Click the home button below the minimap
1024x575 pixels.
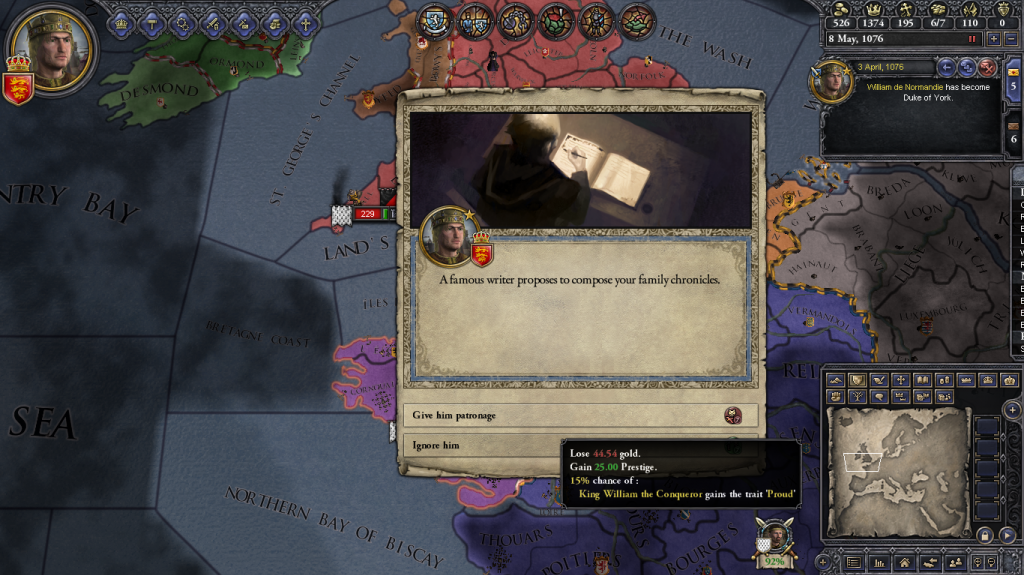903,564
